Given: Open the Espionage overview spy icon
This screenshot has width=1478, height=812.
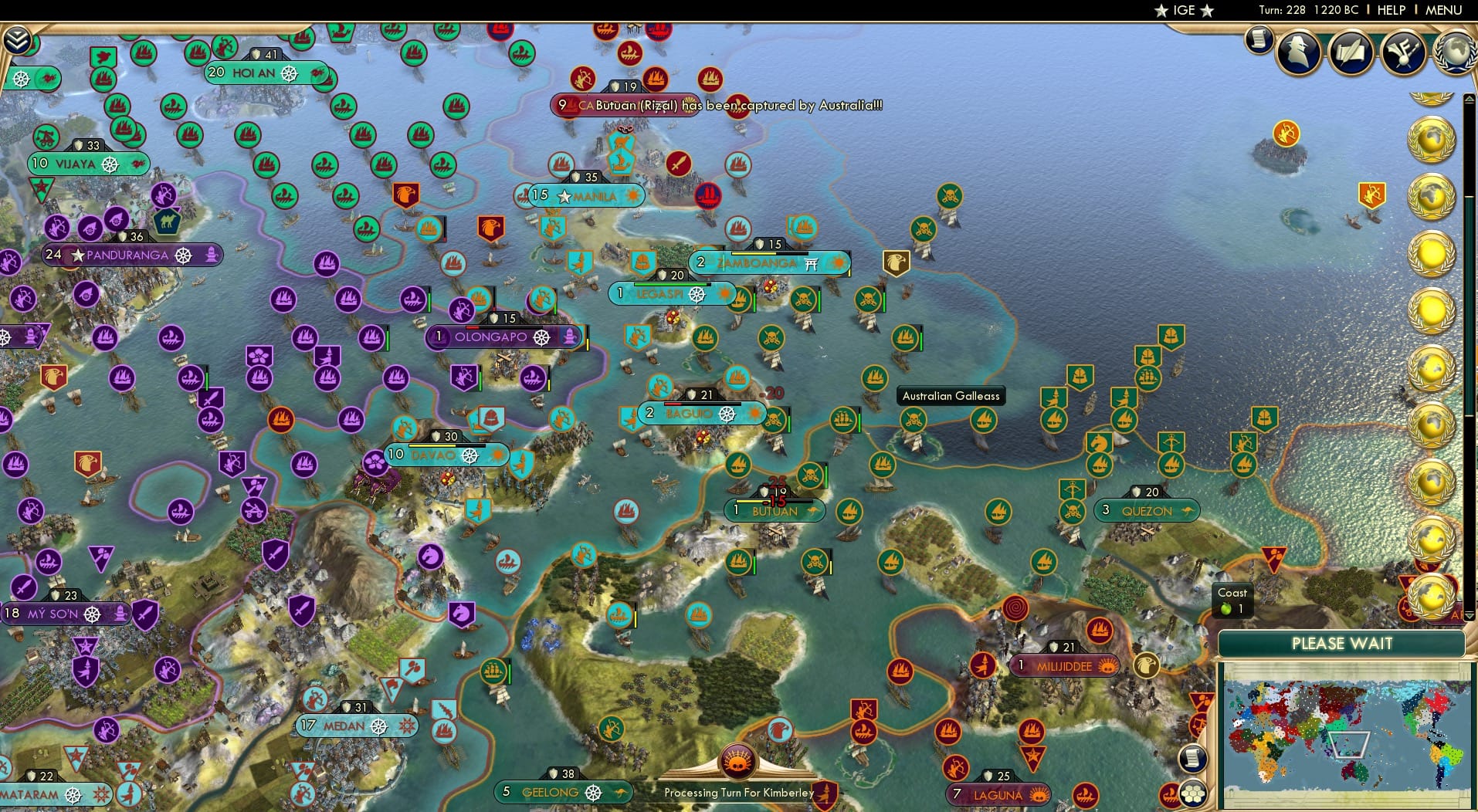Looking at the screenshot, I should coord(1298,52).
